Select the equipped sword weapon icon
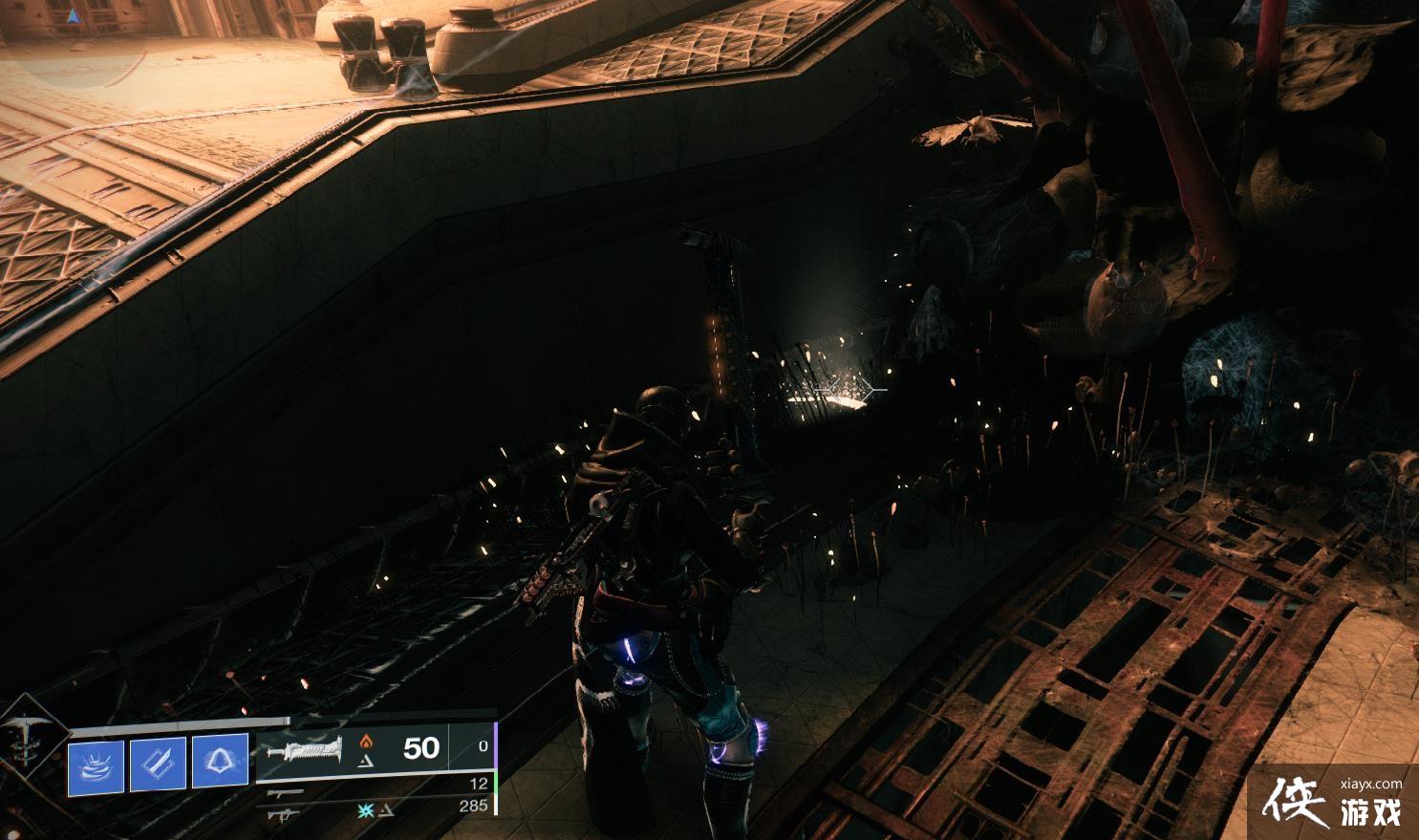The image size is (1419, 840). pyautogui.click(x=305, y=752)
